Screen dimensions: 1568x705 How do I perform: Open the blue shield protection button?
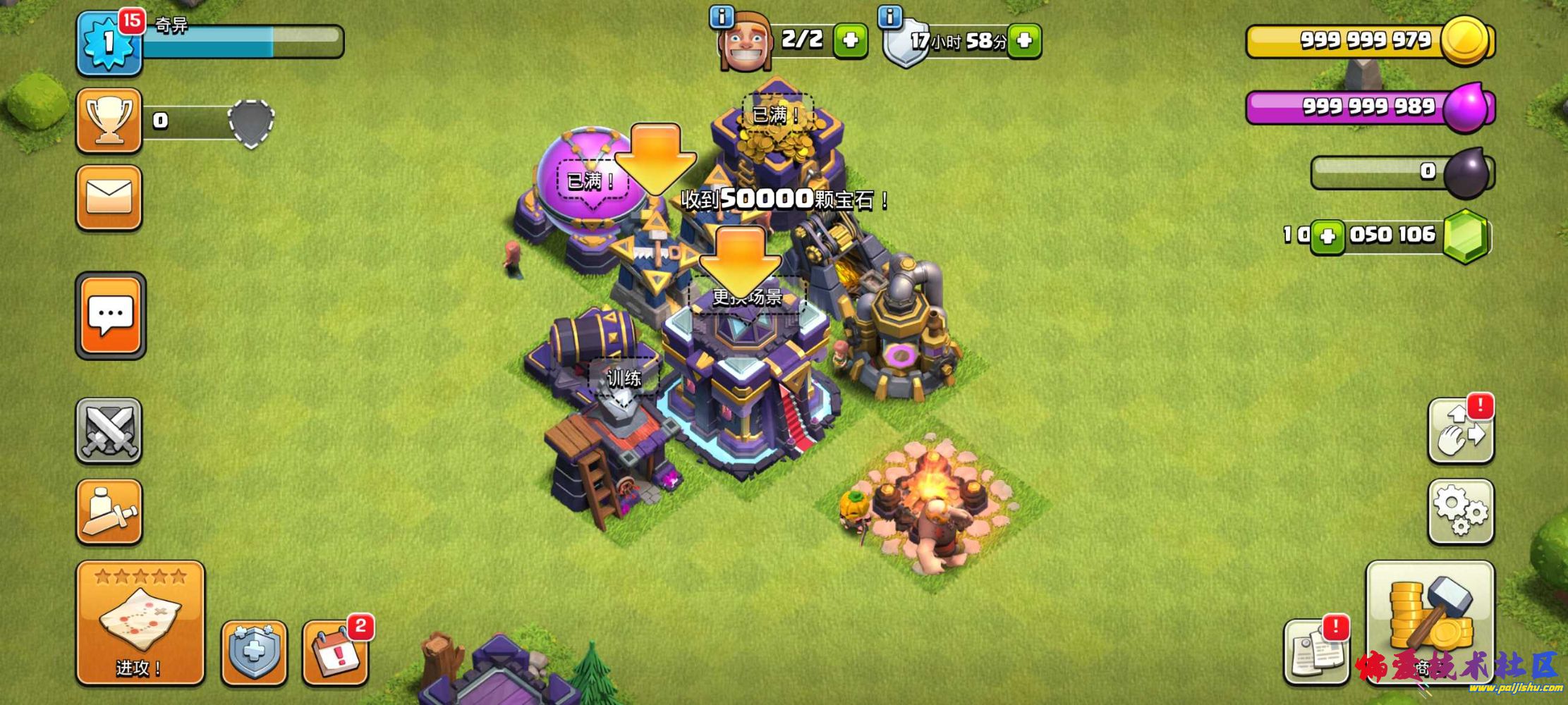pyautogui.click(x=254, y=653)
